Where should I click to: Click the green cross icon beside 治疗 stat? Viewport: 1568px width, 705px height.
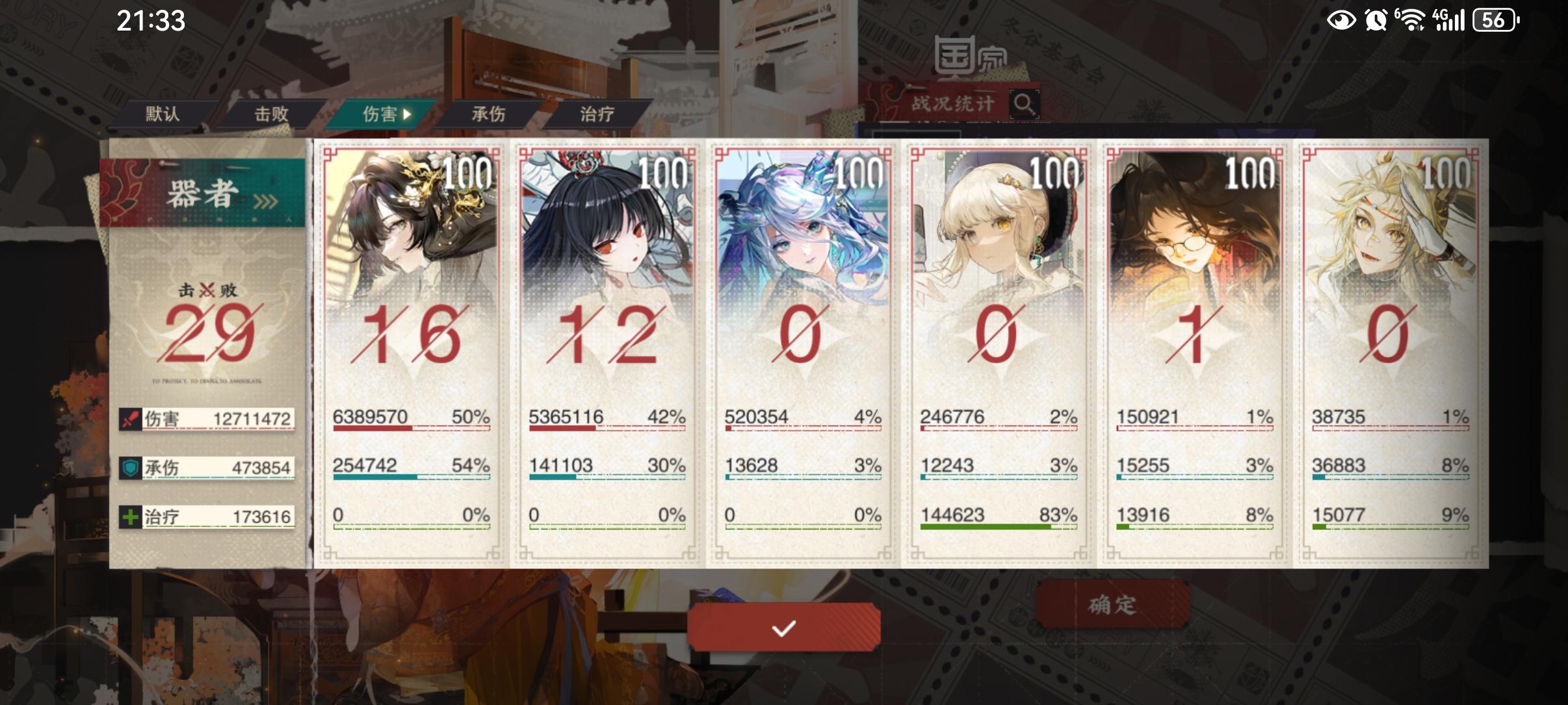pos(132,516)
